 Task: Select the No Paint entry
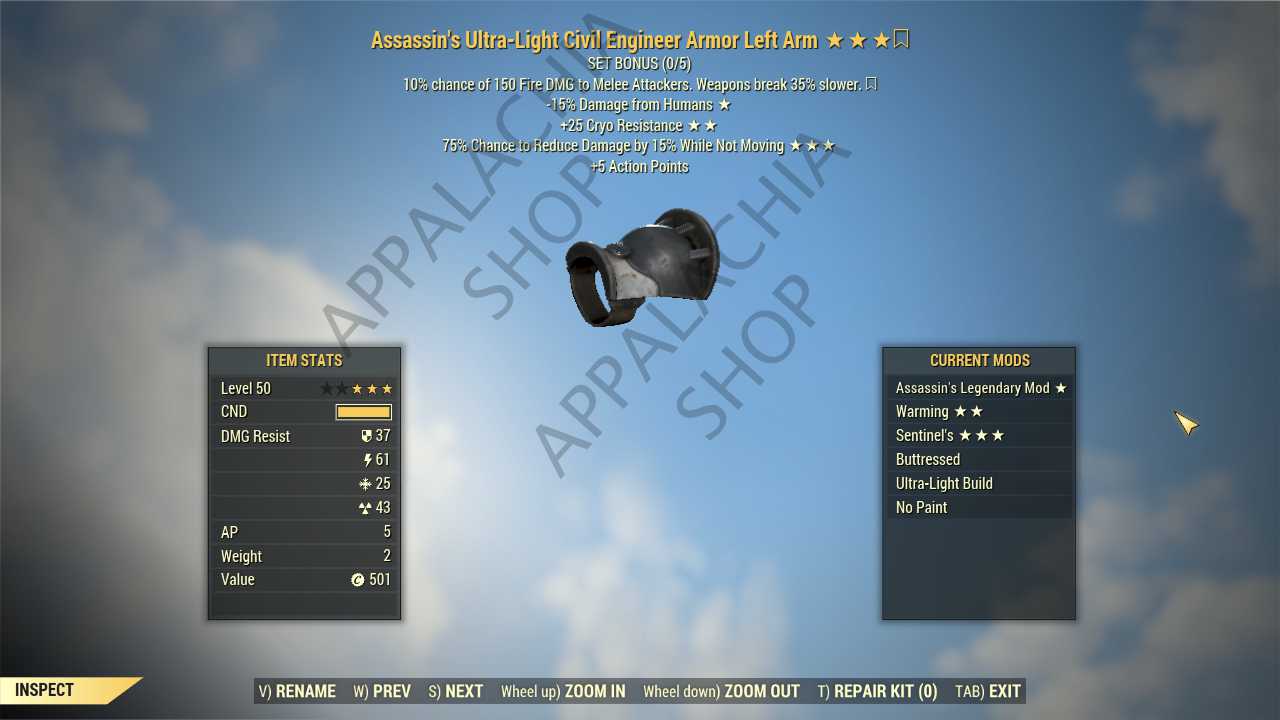point(979,508)
